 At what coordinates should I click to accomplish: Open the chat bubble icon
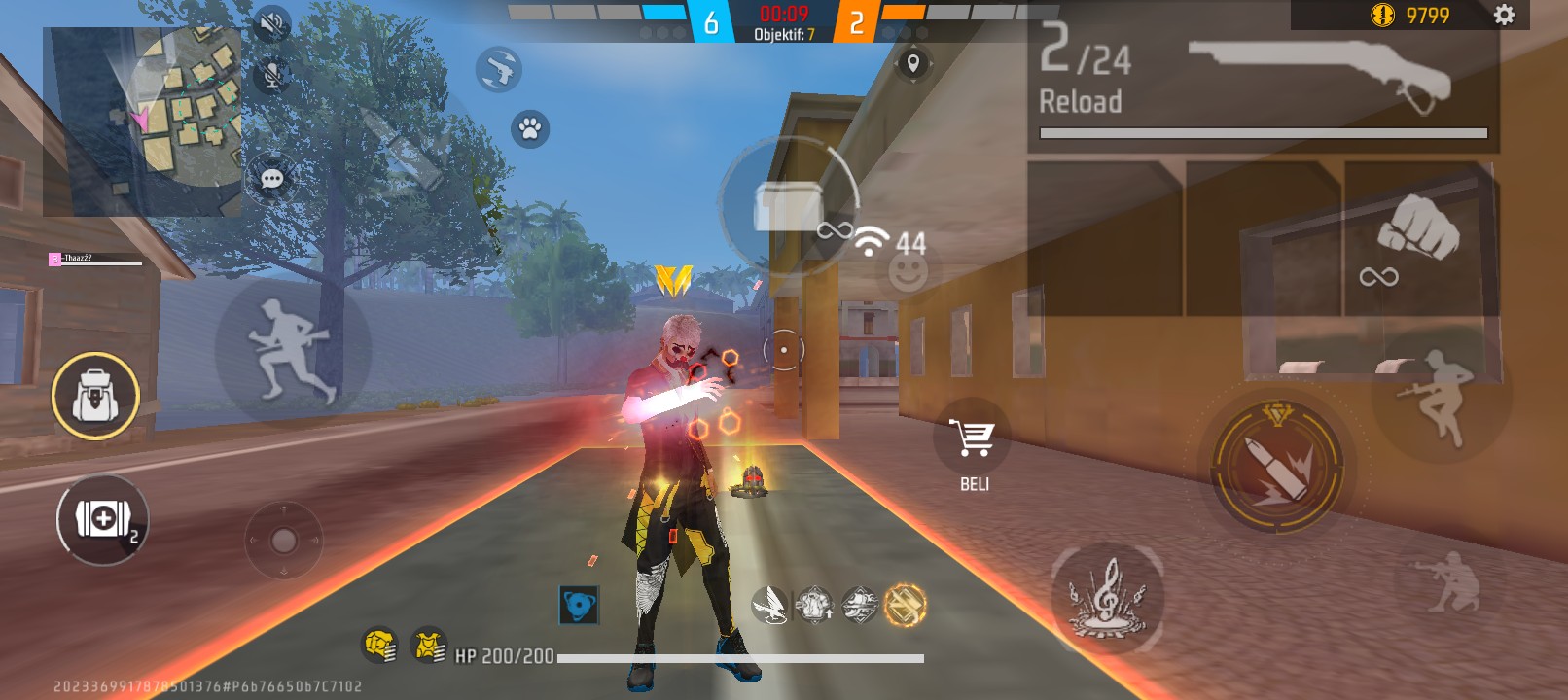click(272, 179)
